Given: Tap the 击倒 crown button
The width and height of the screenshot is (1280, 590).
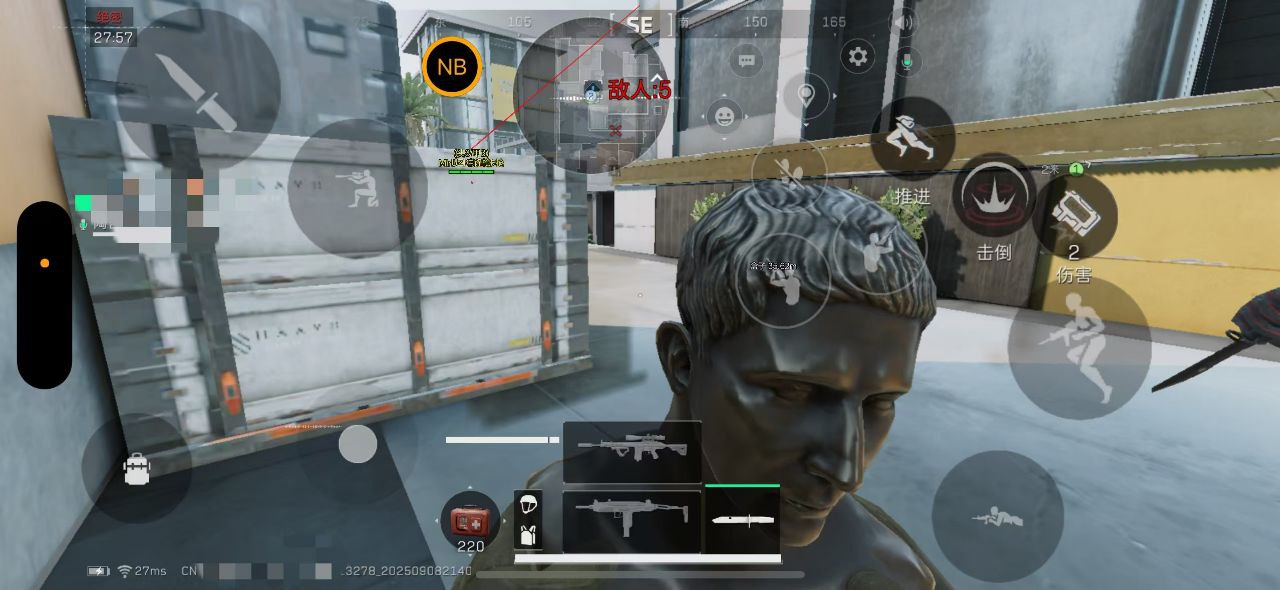Looking at the screenshot, I should tap(993, 197).
